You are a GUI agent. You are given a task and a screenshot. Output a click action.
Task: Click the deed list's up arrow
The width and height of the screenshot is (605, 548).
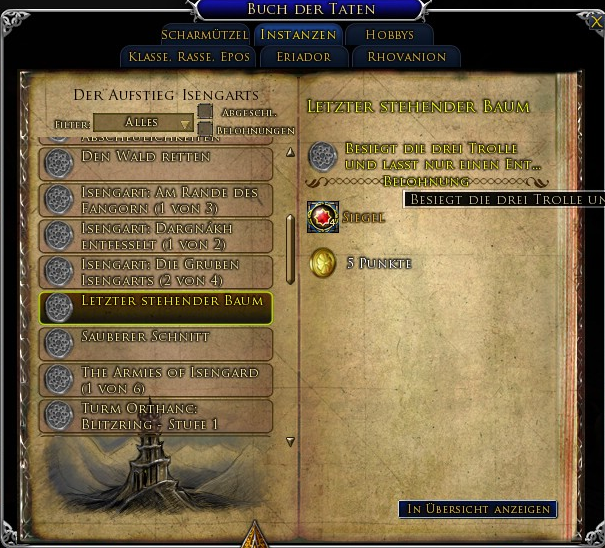[x=290, y=153]
